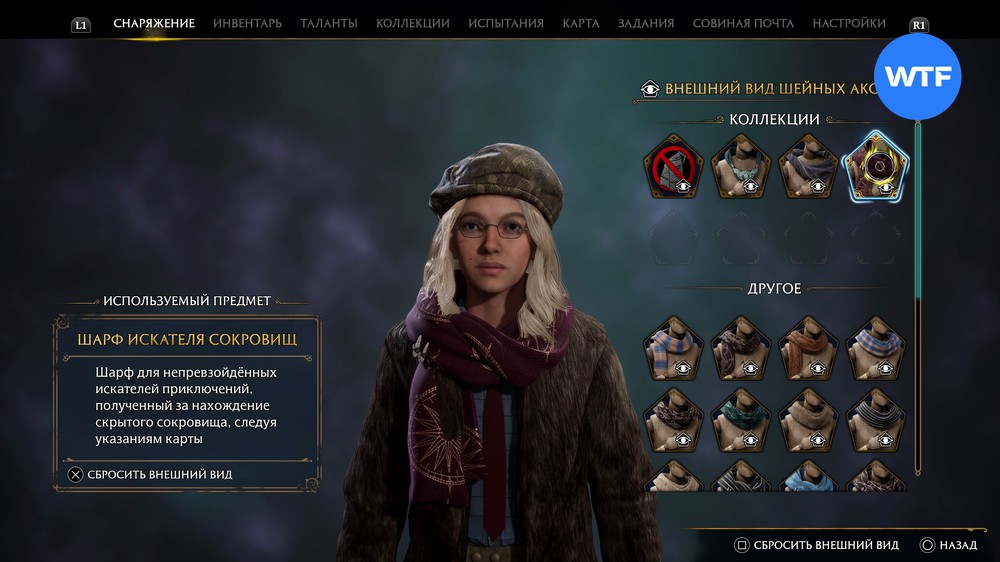
Task: Click the Сбросить внешний вид bottom button
Action: click(x=817, y=545)
